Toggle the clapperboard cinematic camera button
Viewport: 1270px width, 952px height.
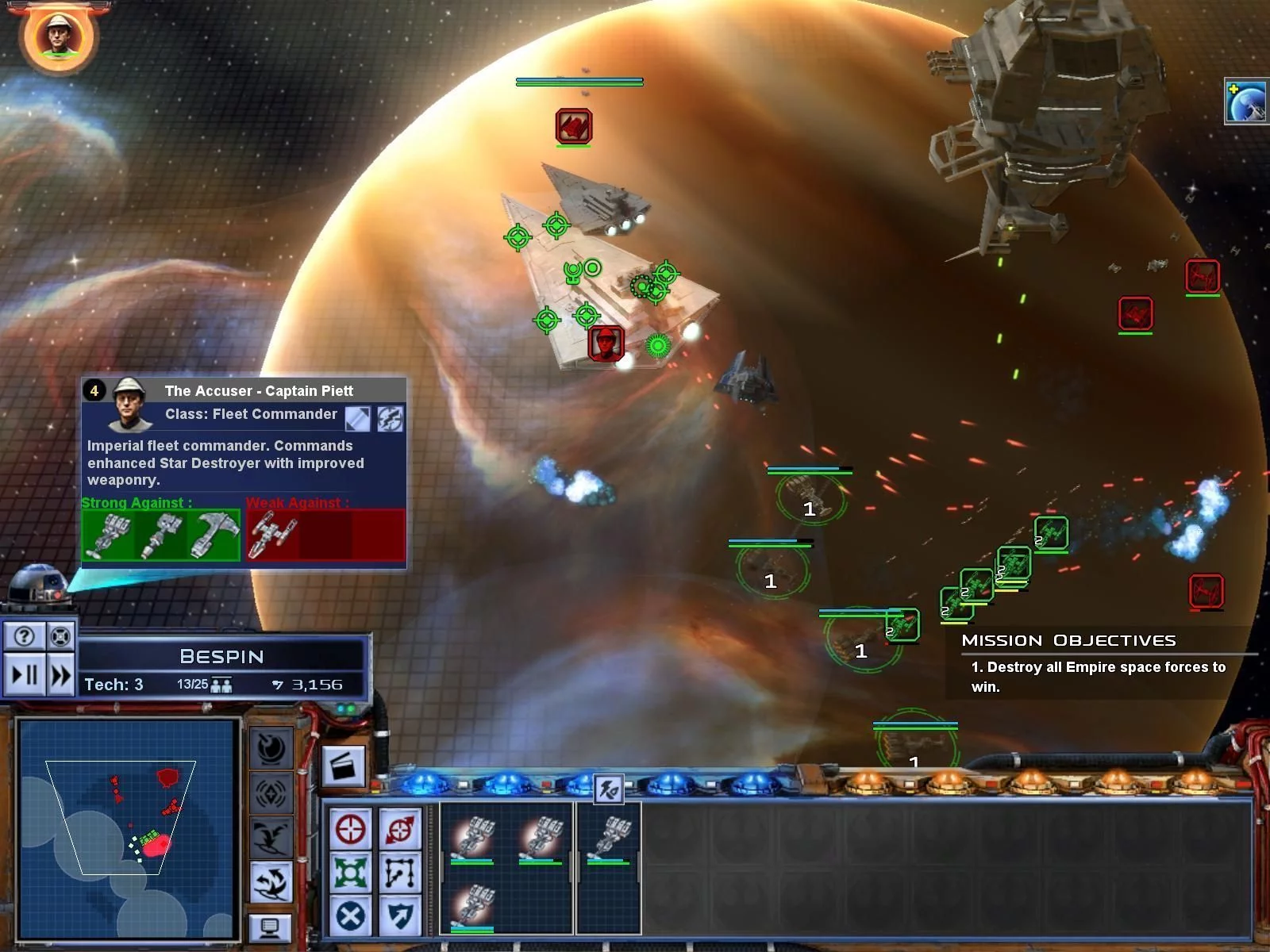point(344,767)
